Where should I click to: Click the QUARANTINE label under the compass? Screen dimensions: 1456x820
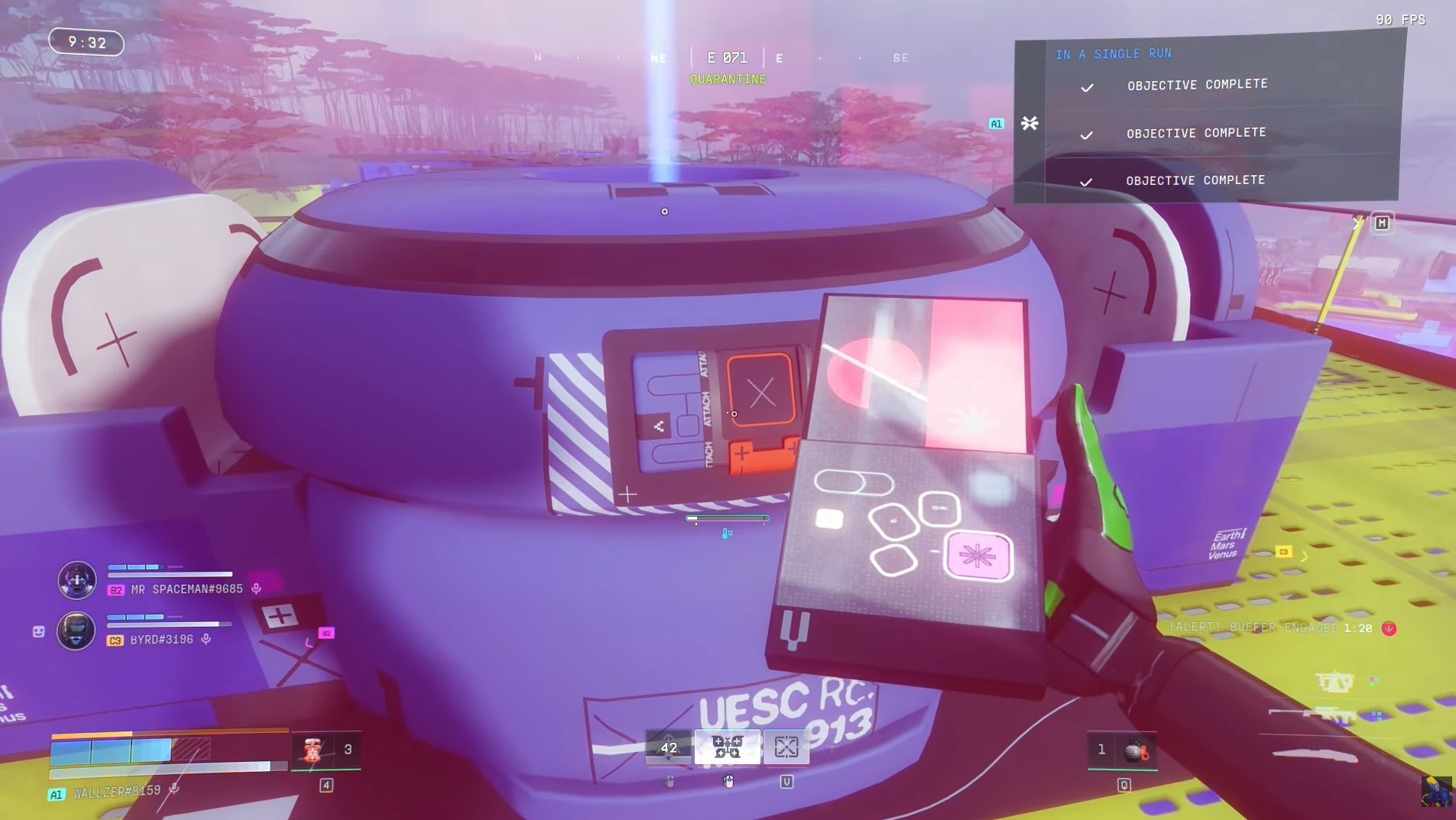[727, 79]
